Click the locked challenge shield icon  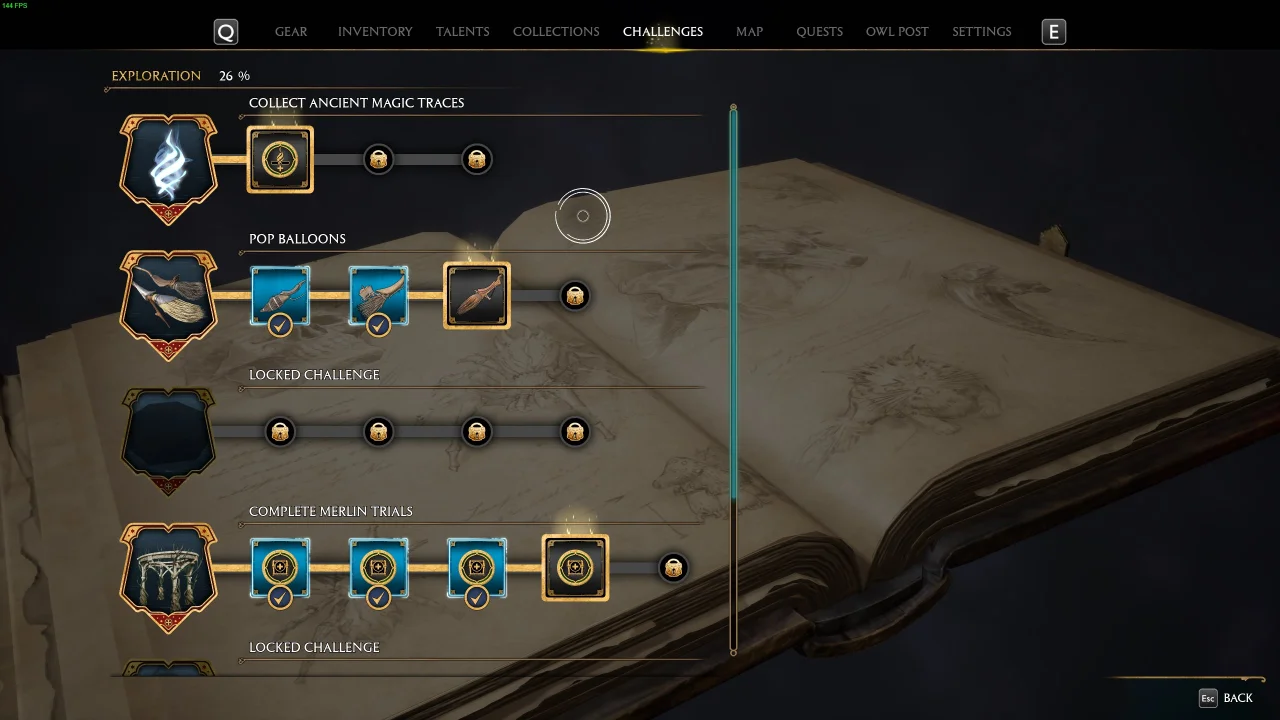[x=168, y=438]
